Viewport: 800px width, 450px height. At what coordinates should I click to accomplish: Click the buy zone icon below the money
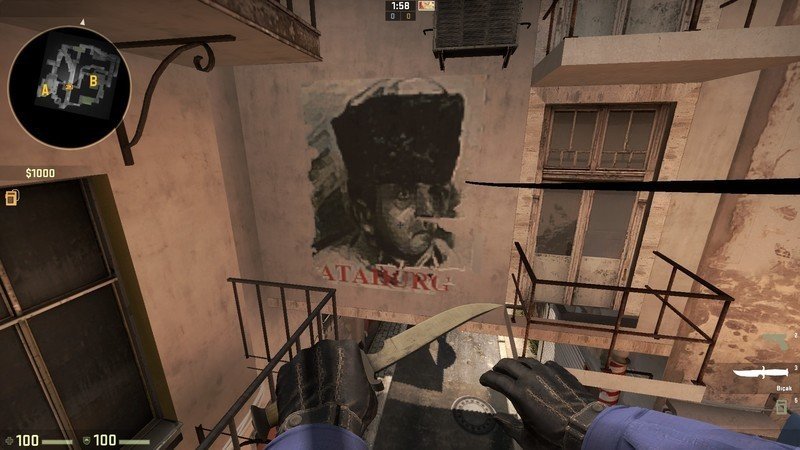(12, 198)
